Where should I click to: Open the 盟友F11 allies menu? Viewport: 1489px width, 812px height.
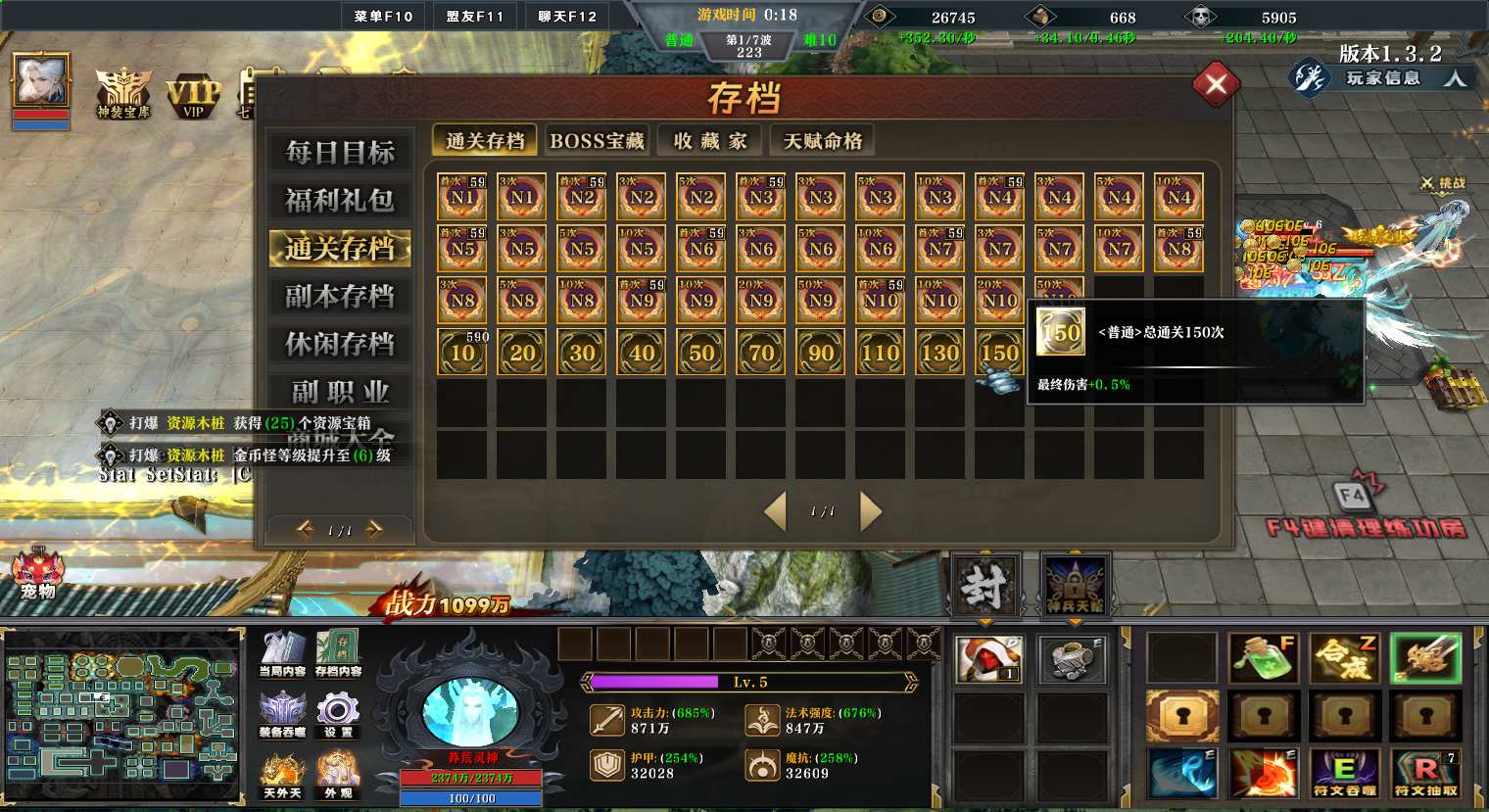tap(475, 16)
